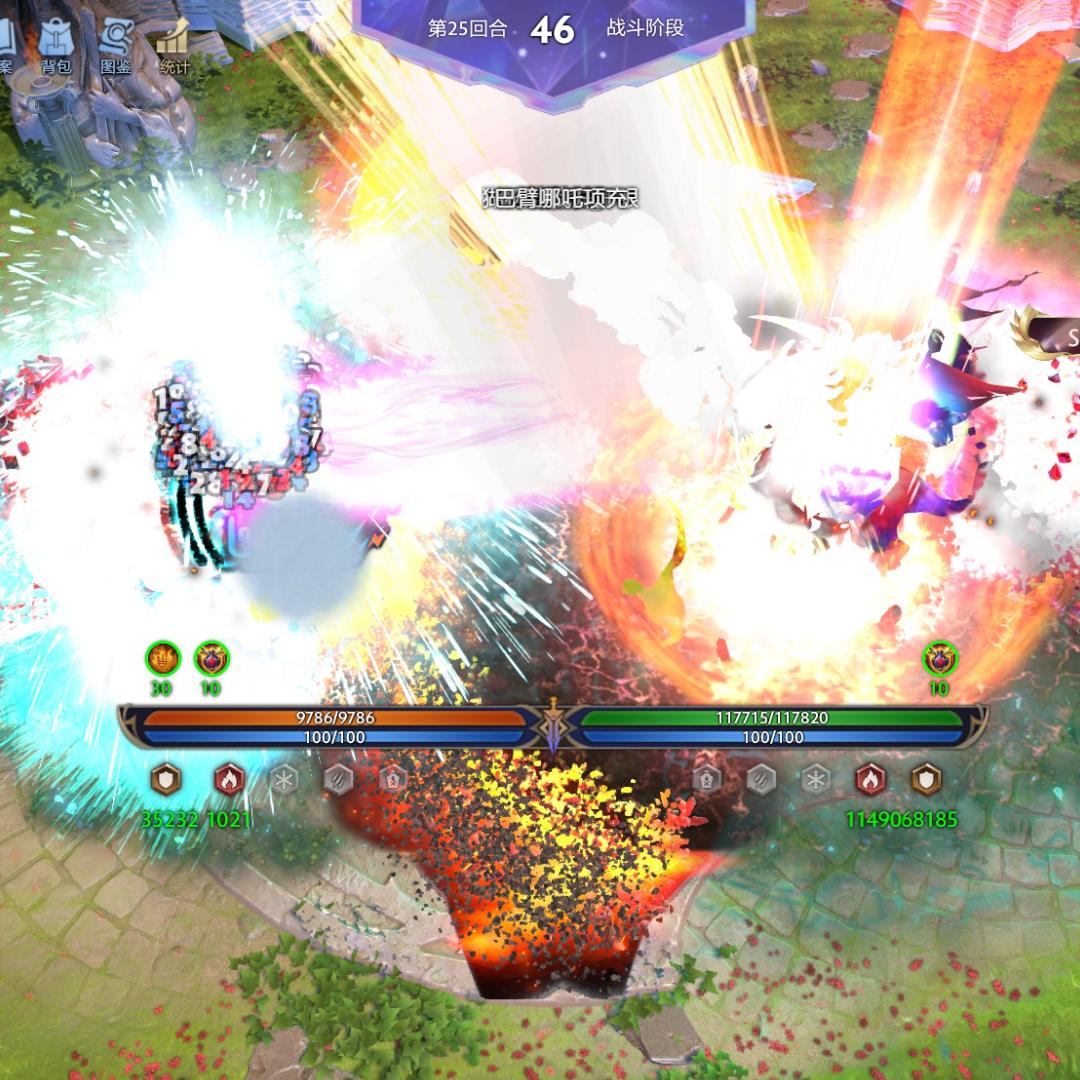Image resolution: width=1080 pixels, height=1080 pixels.
Task: Open the book icon menu
Action: pos(5,40)
